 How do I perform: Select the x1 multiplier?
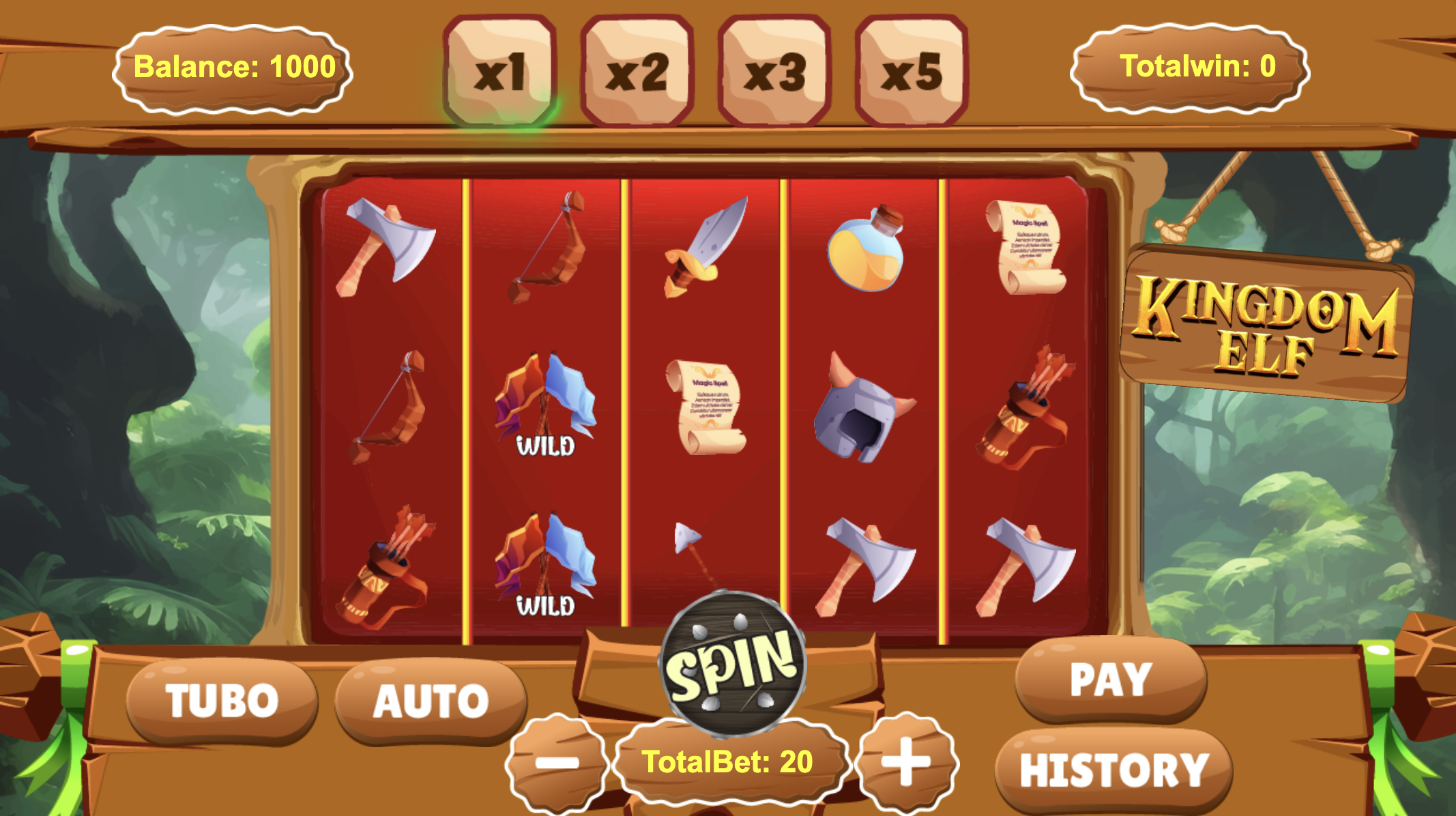[x=500, y=71]
